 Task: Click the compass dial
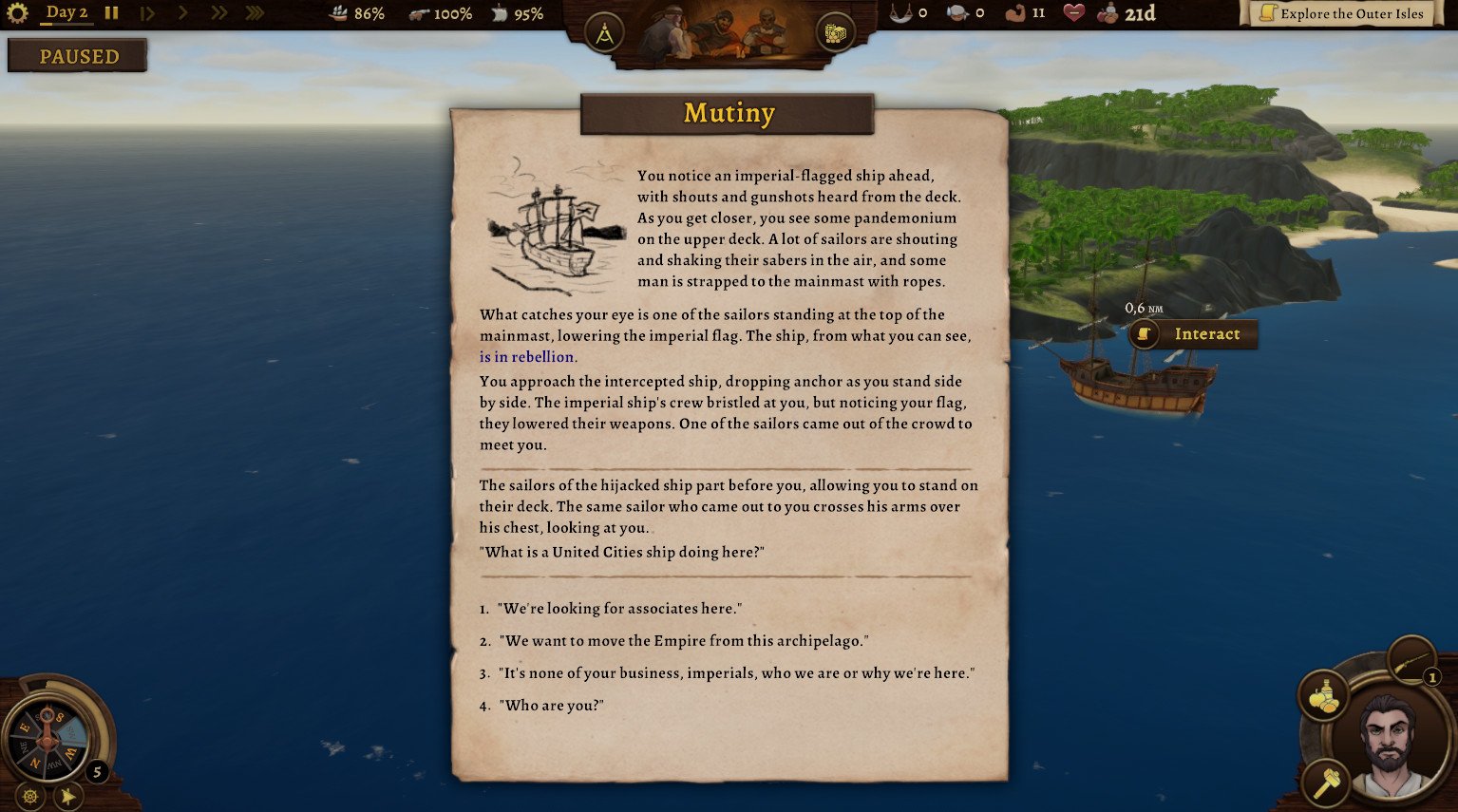(47, 737)
